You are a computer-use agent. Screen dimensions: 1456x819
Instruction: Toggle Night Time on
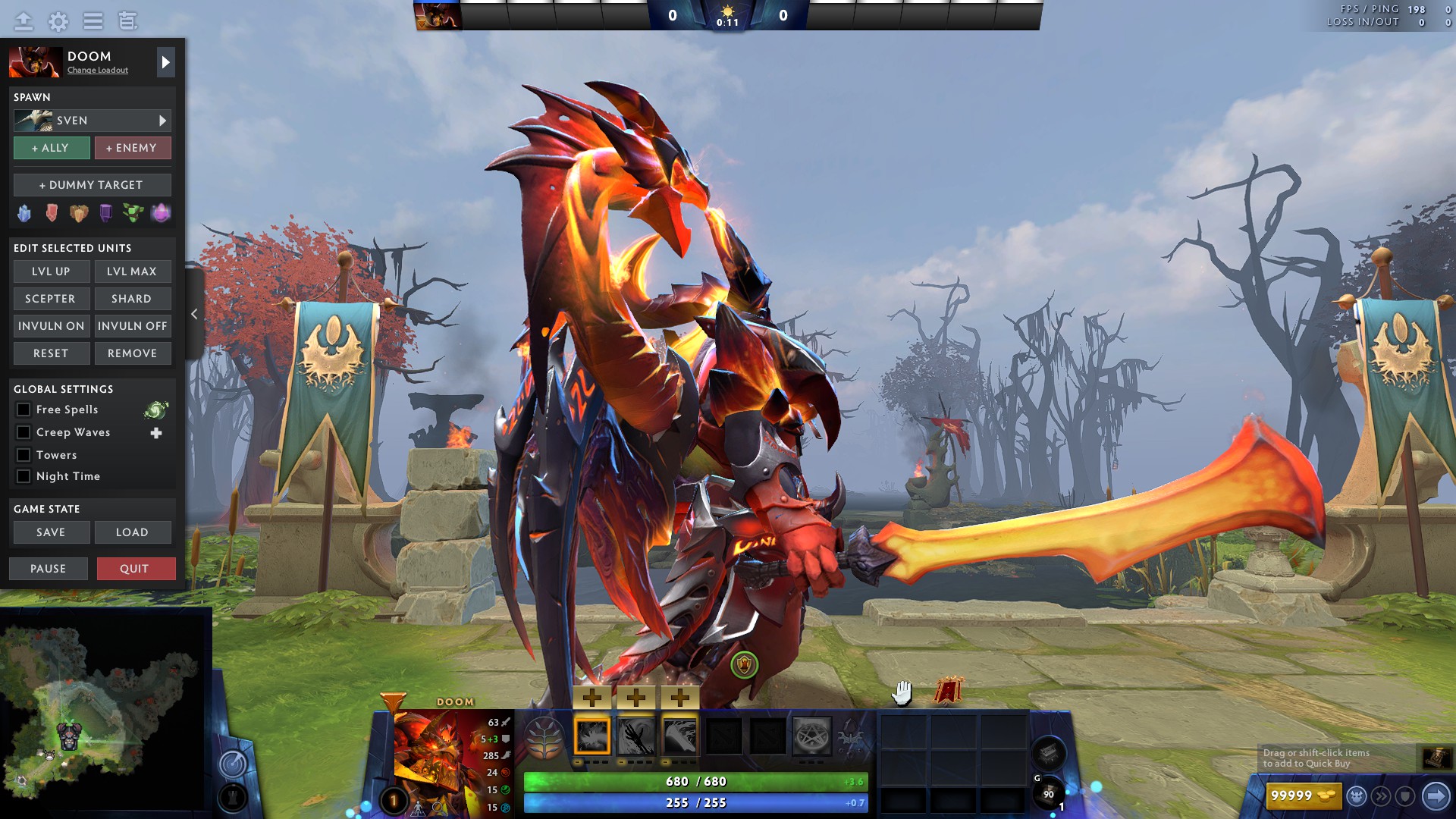click(24, 476)
